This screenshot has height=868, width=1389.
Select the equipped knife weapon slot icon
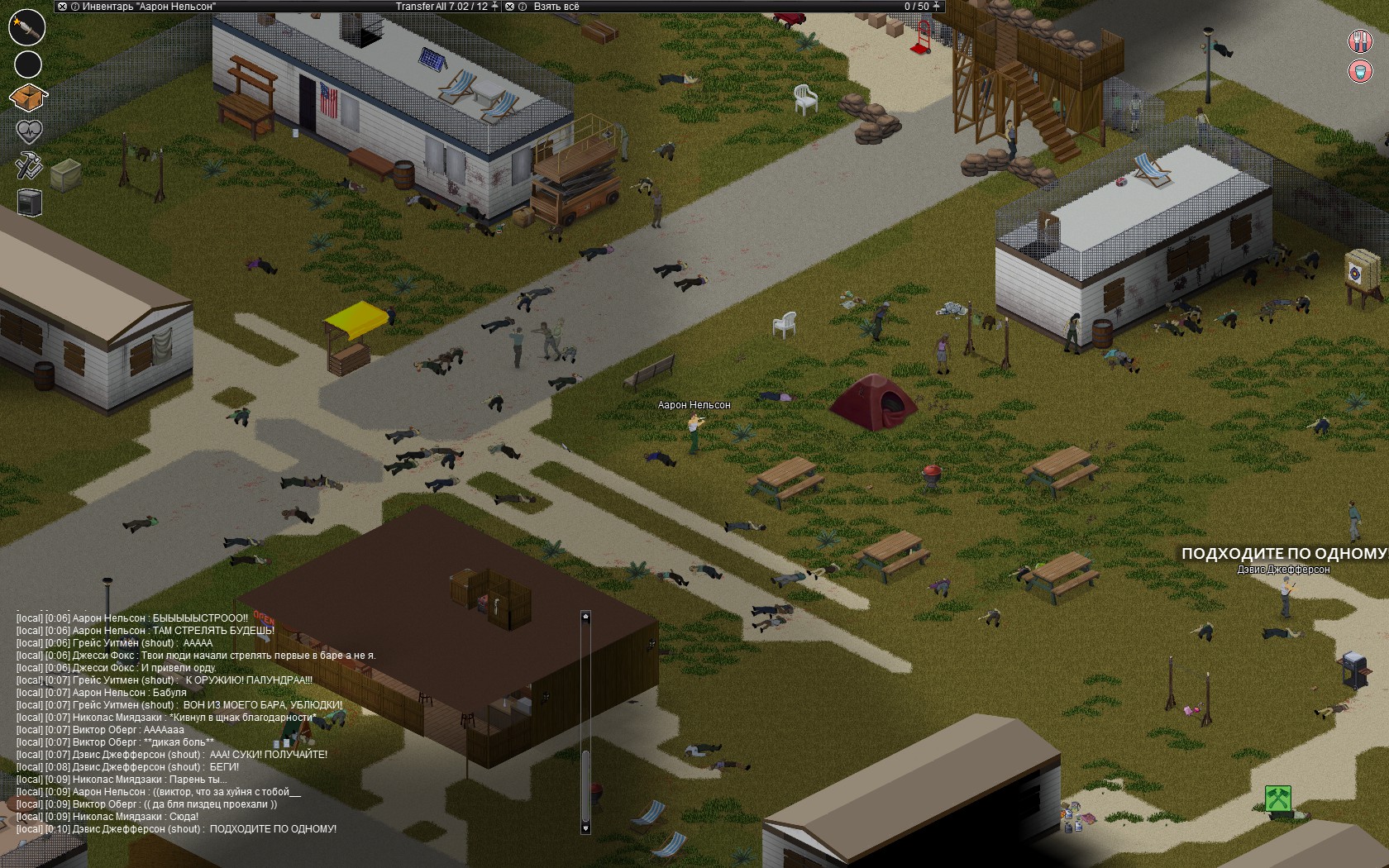[27, 28]
